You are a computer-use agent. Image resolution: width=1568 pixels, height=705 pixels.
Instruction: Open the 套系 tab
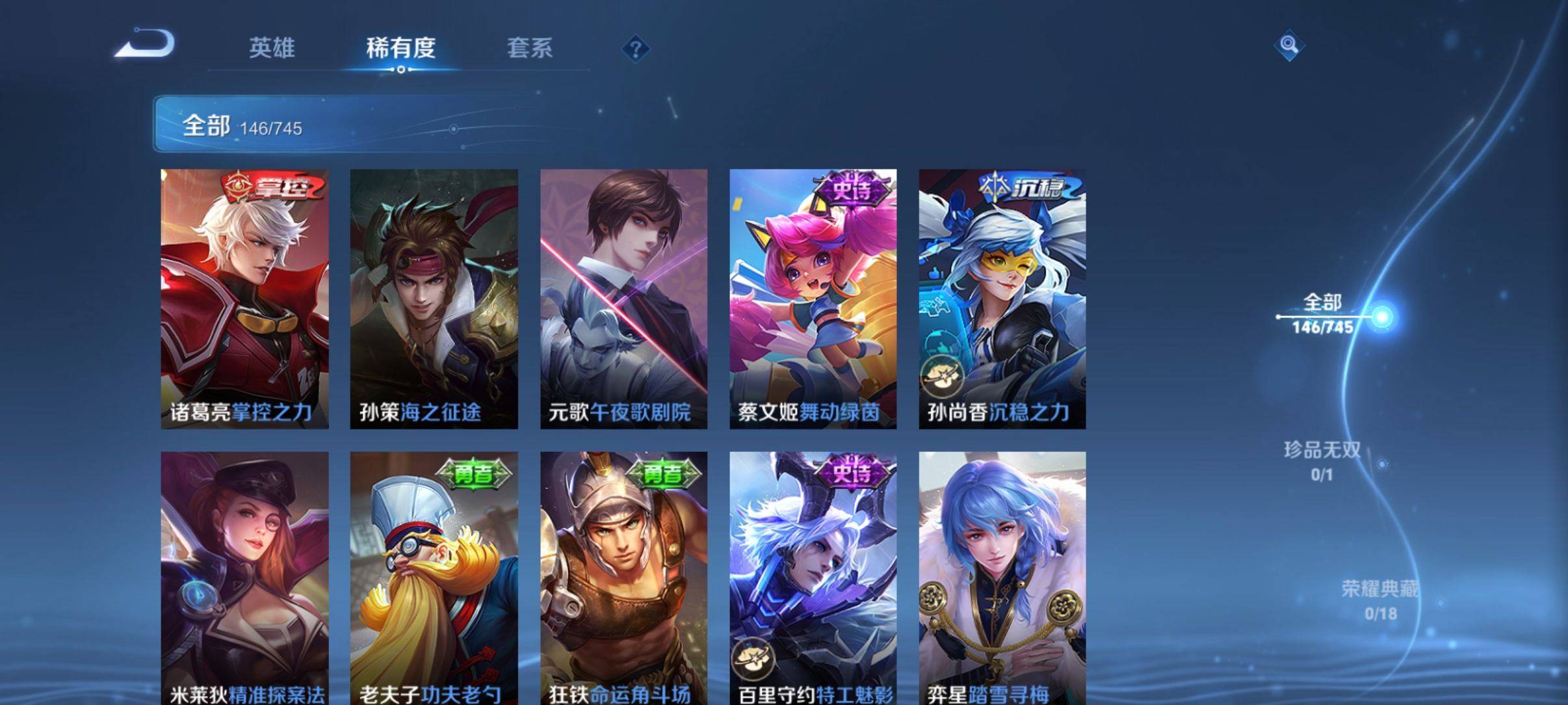529,48
